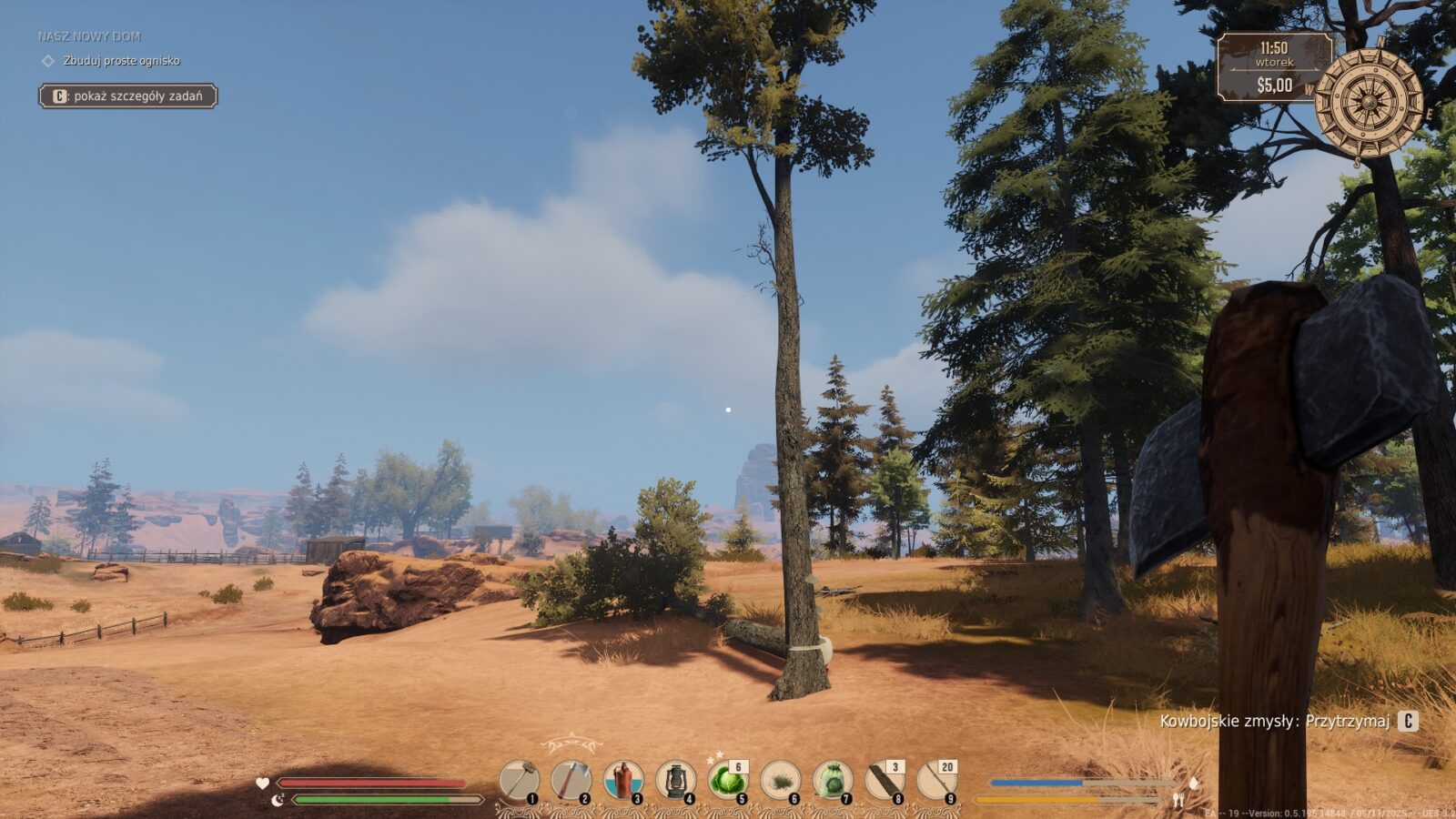The height and width of the screenshot is (819, 1456).
Task: Click the time and money panel
Action: [x=1273, y=66]
